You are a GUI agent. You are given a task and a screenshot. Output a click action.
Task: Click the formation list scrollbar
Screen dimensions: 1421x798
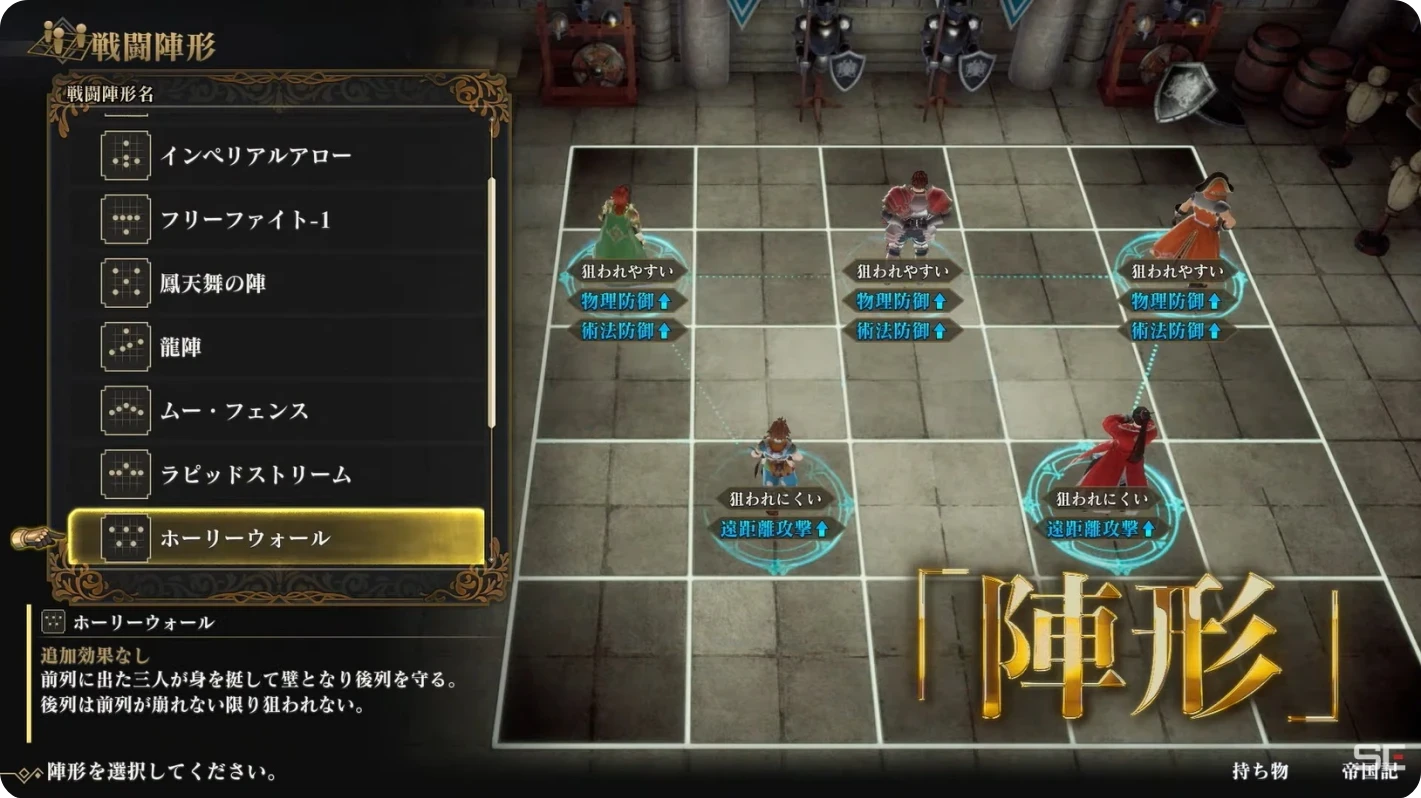coord(491,300)
